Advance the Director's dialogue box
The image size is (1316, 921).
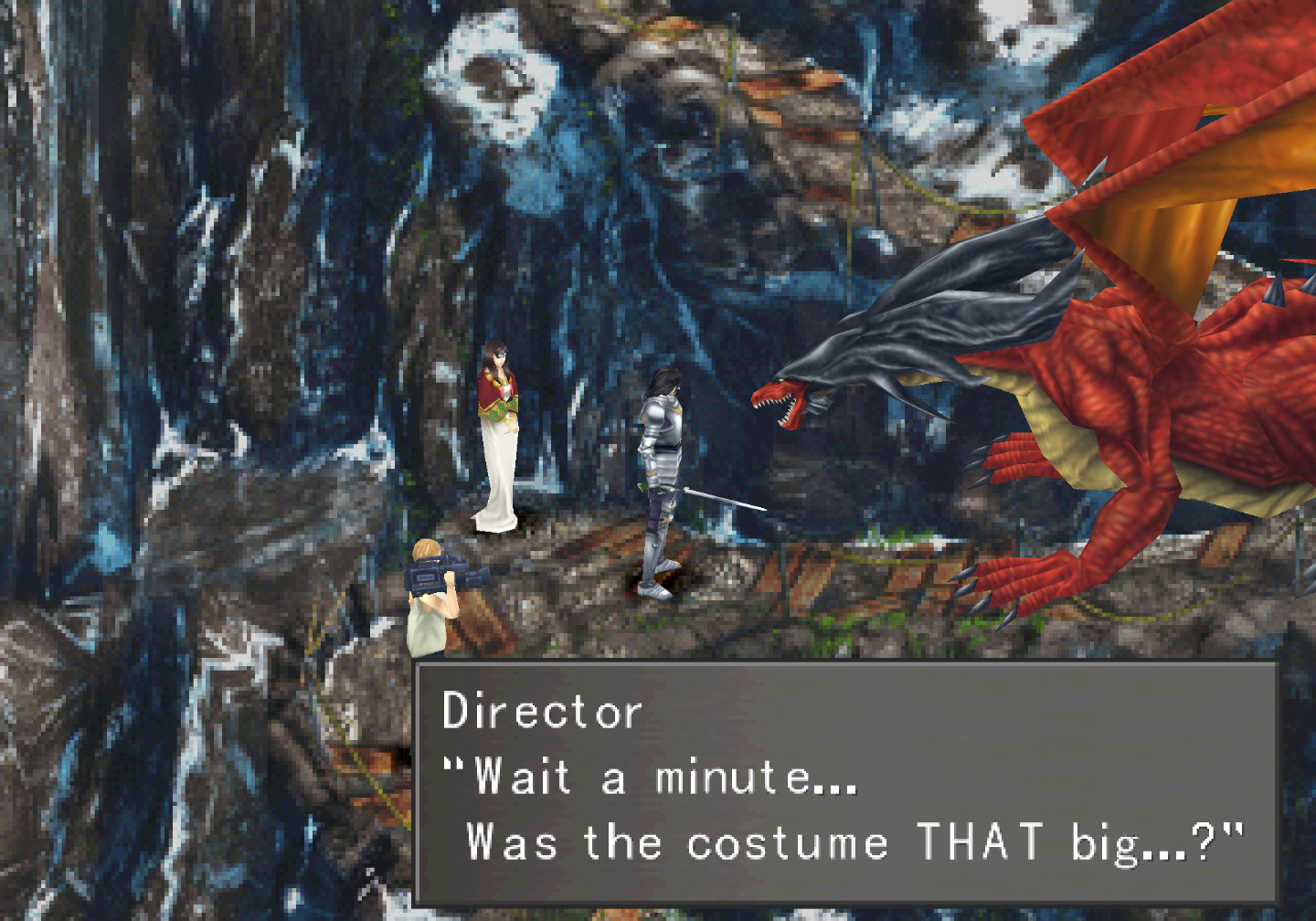click(x=844, y=782)
